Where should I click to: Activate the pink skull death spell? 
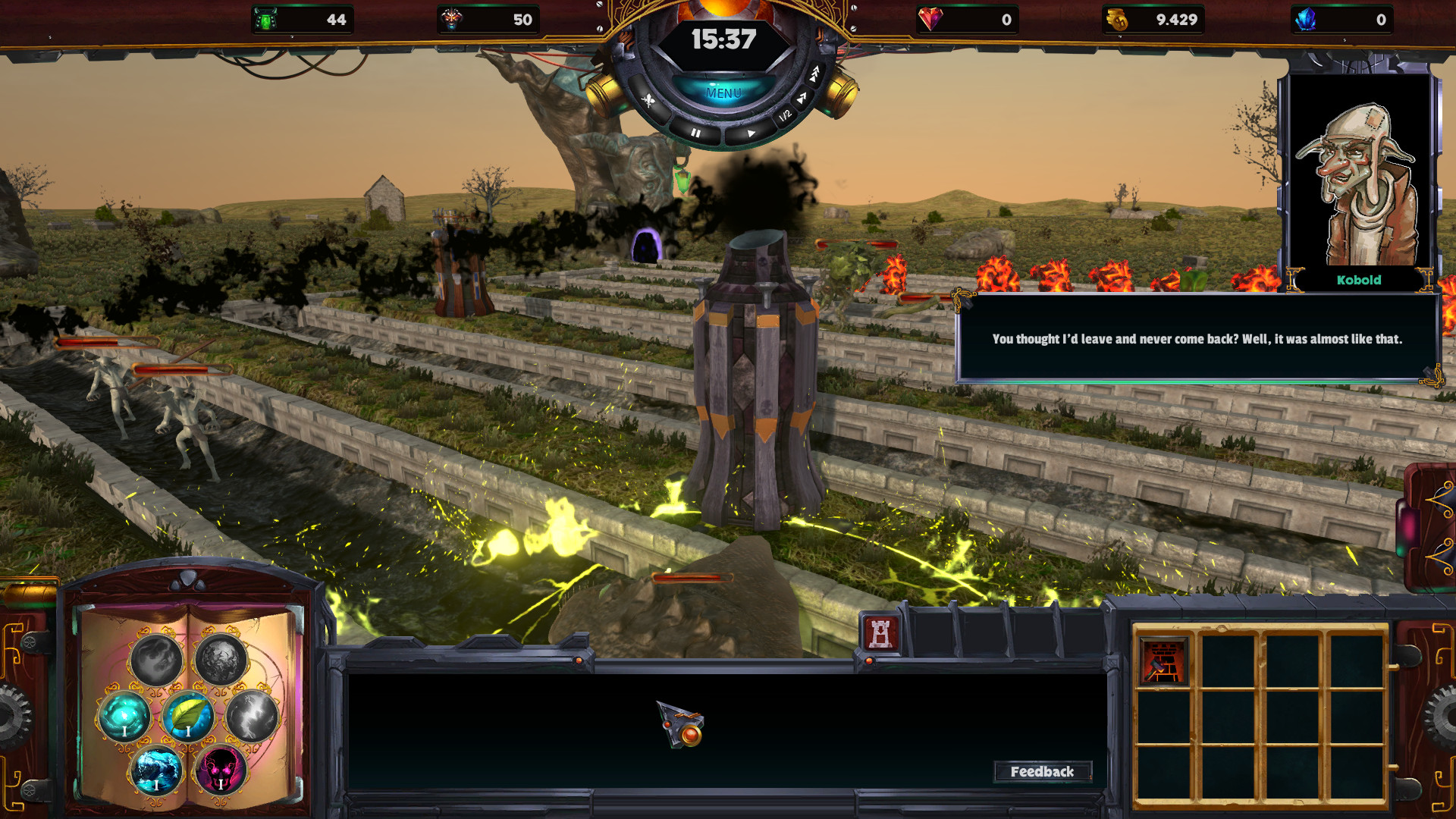[221, 770]
